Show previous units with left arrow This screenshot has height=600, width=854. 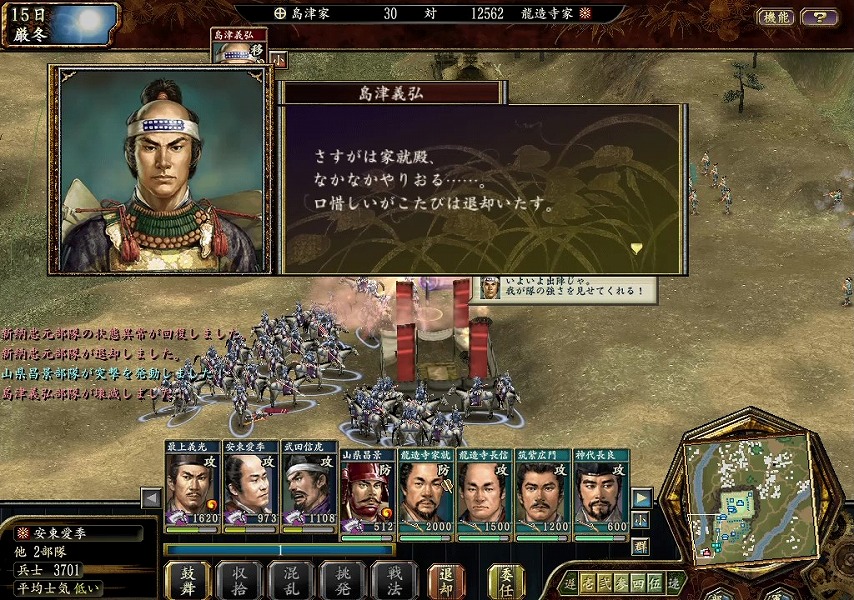(151, 498)
